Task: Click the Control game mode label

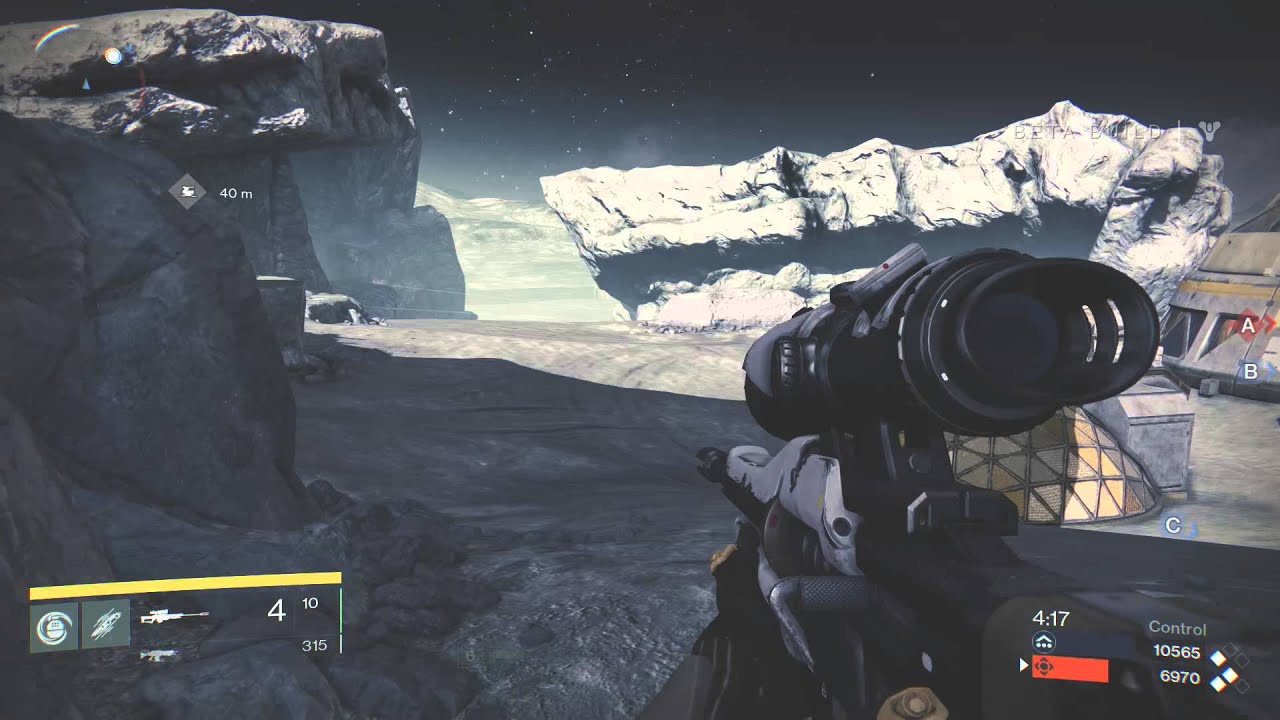Action: (x=1178, y=629)
